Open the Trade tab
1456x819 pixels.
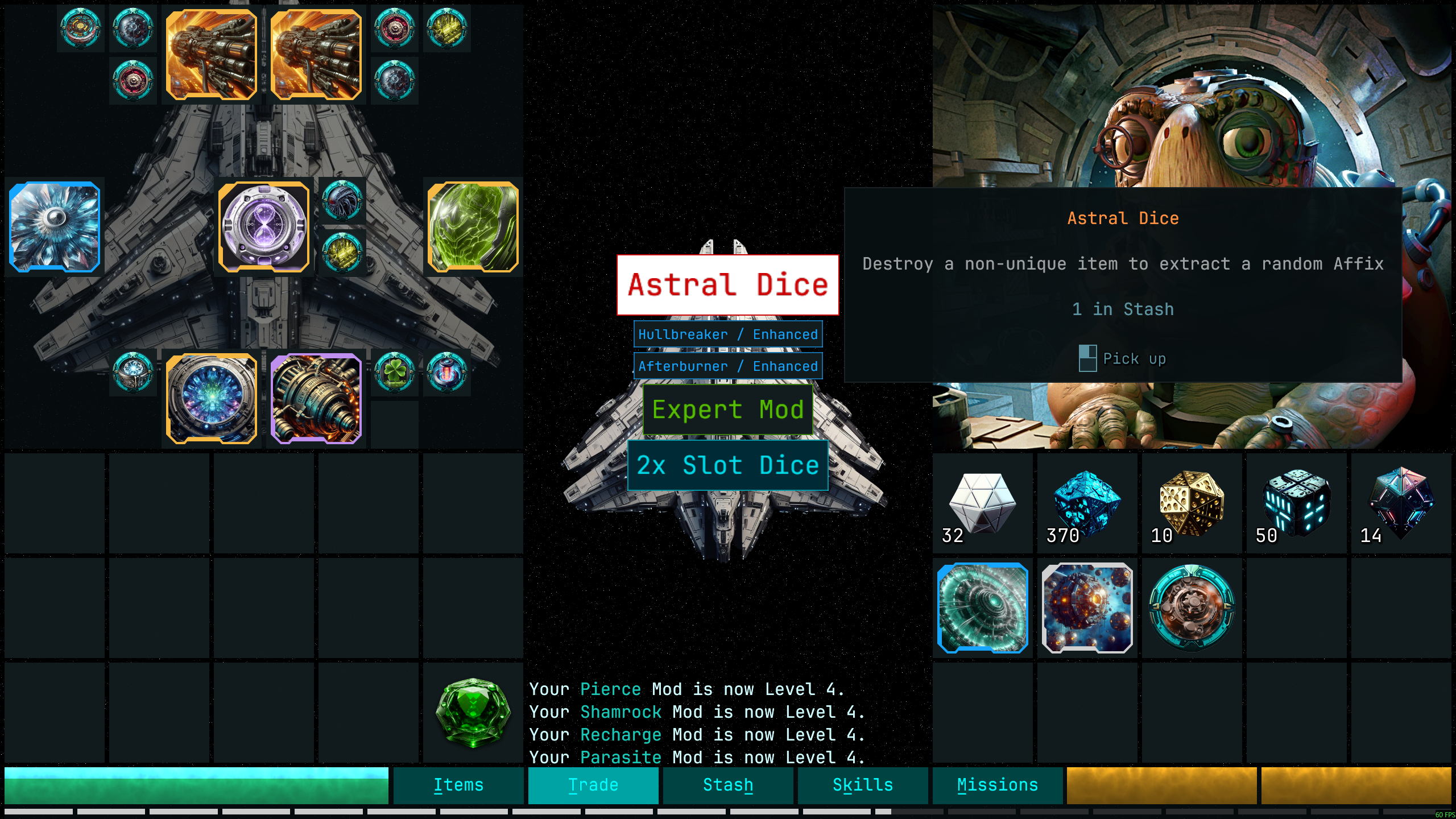point(593,785)
